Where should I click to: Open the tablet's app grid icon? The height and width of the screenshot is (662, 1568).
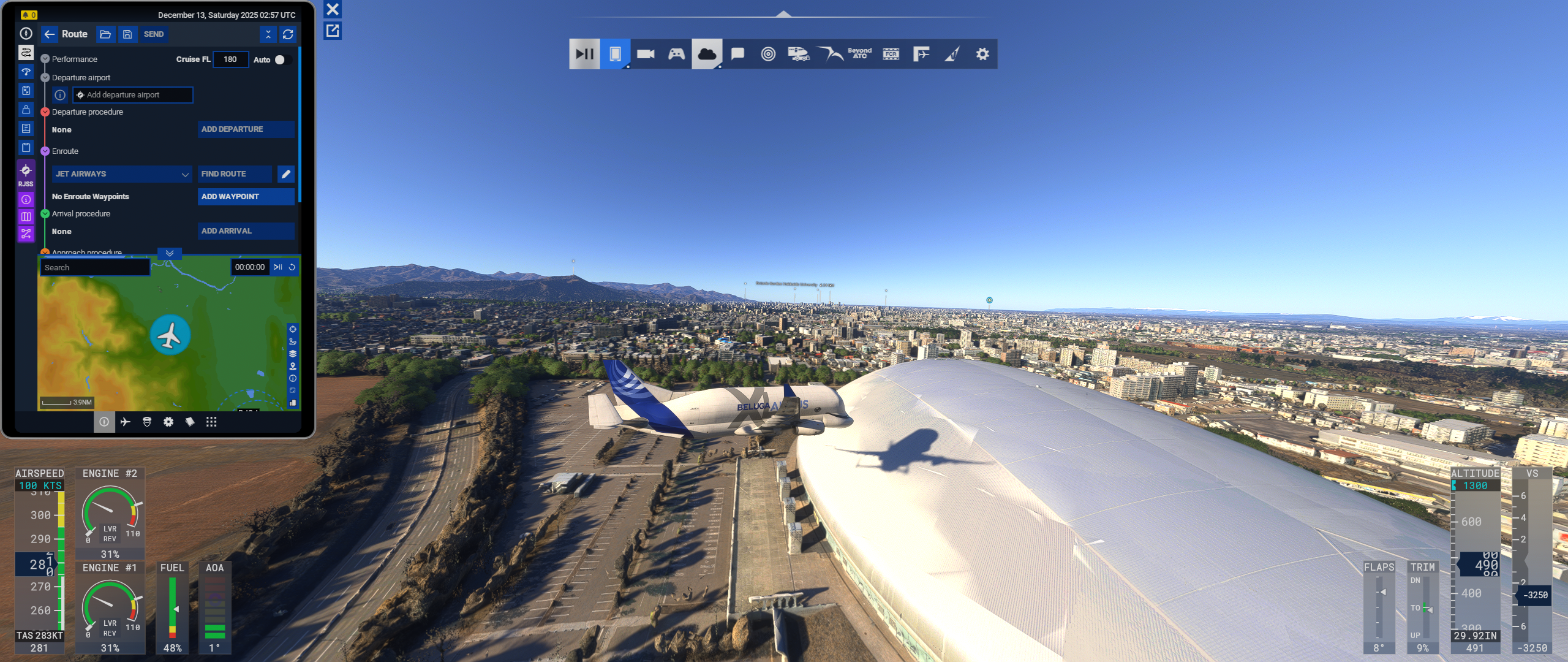211,422
